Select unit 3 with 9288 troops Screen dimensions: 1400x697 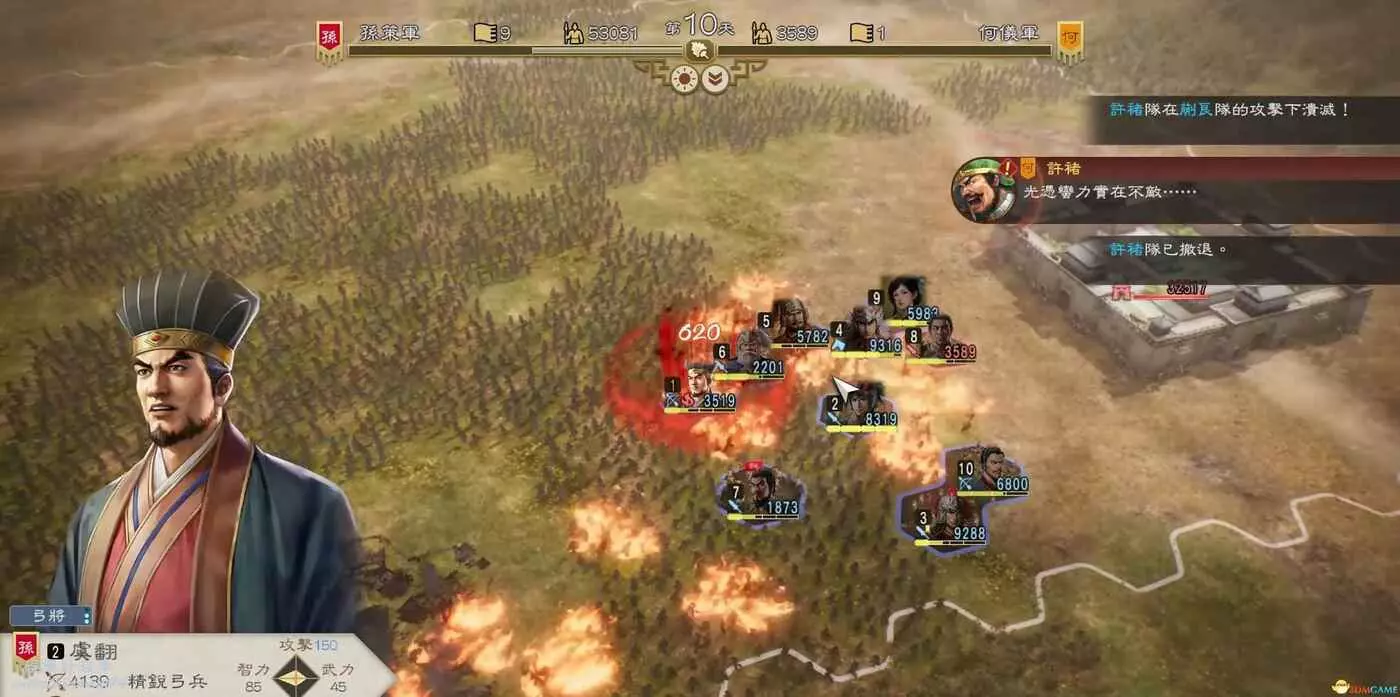point(952,520)
